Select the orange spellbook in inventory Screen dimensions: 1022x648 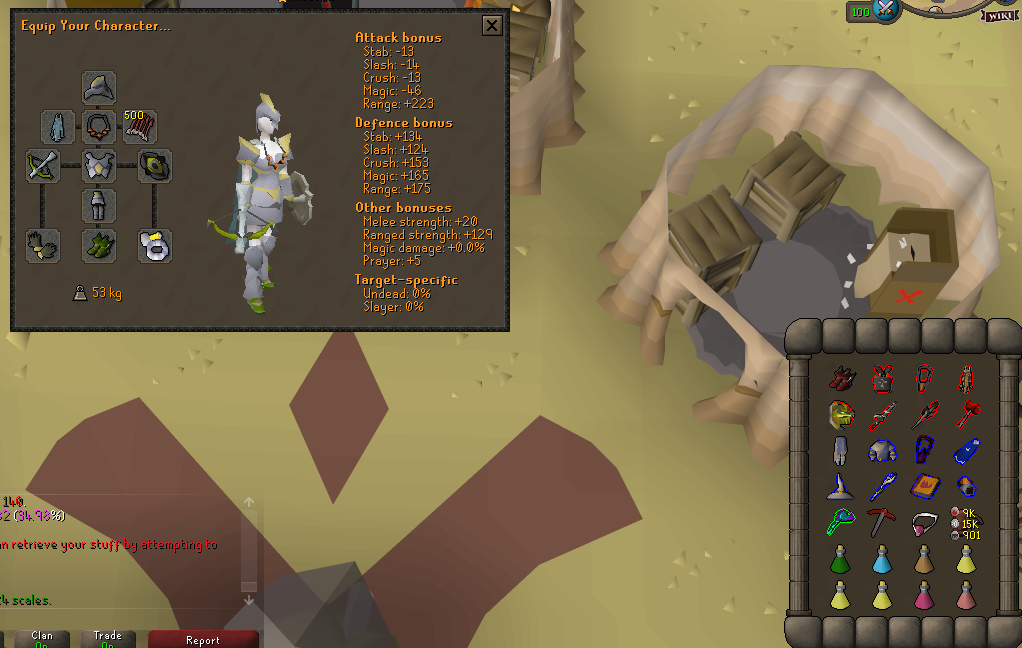pyautogui.click(x=925, y=487)
